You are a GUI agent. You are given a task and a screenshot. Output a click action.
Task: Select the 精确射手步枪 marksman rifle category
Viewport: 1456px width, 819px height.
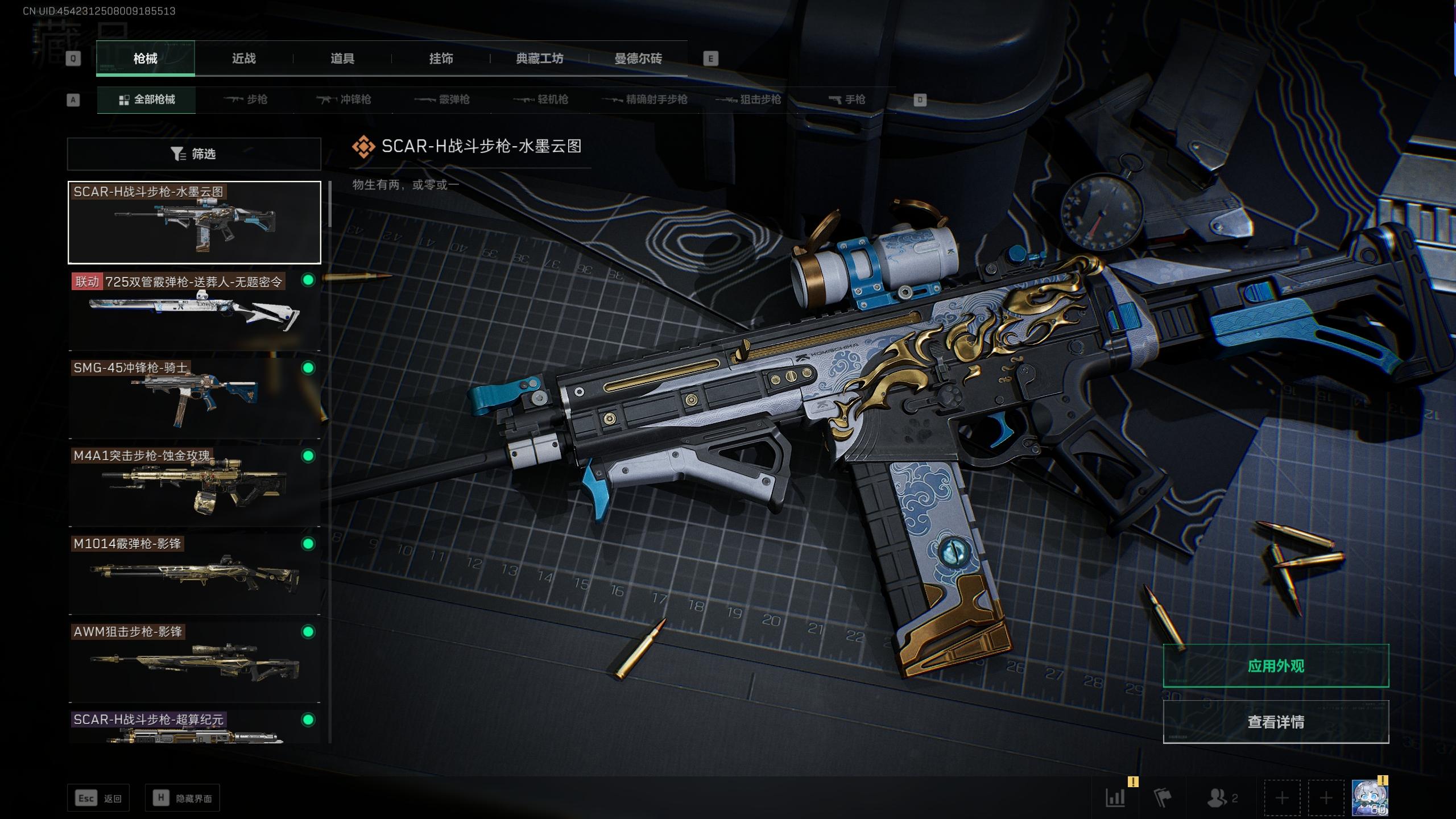coord(645,100)
